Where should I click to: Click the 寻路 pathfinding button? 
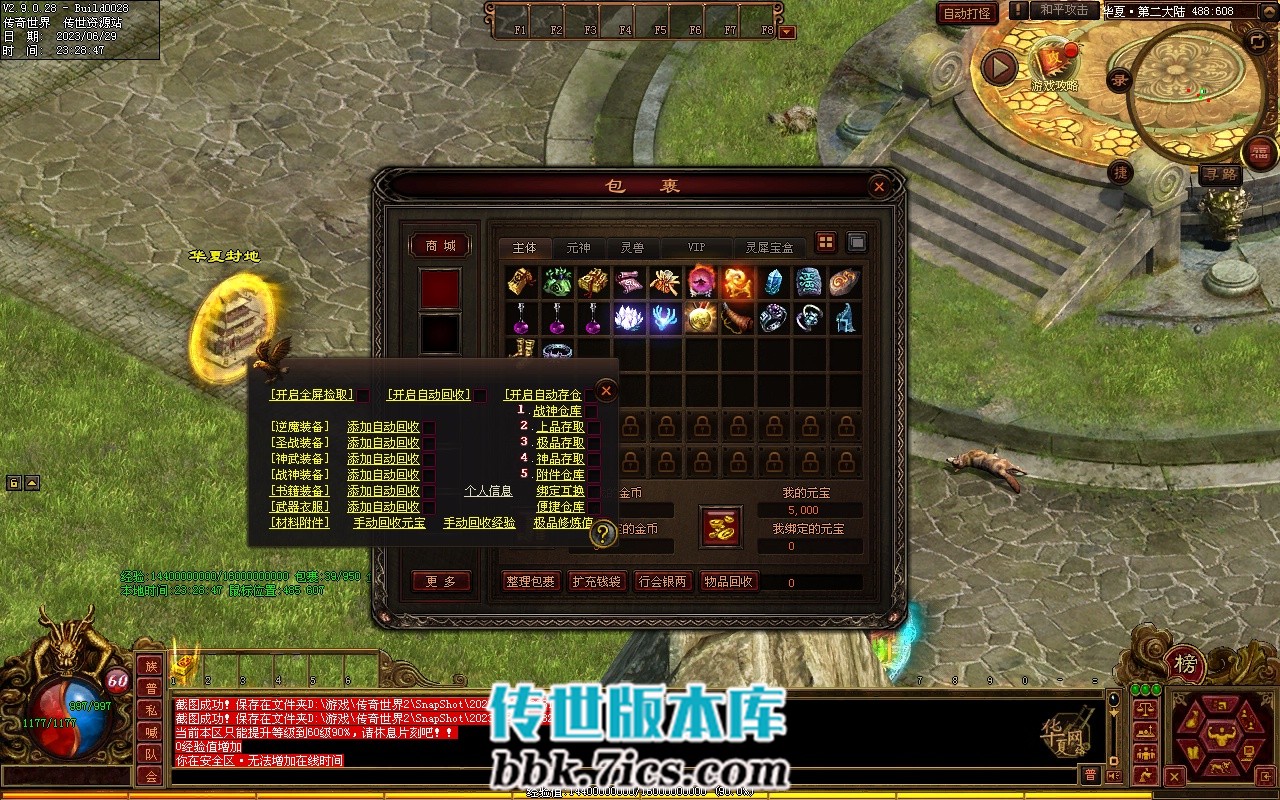click(1219, 174)
